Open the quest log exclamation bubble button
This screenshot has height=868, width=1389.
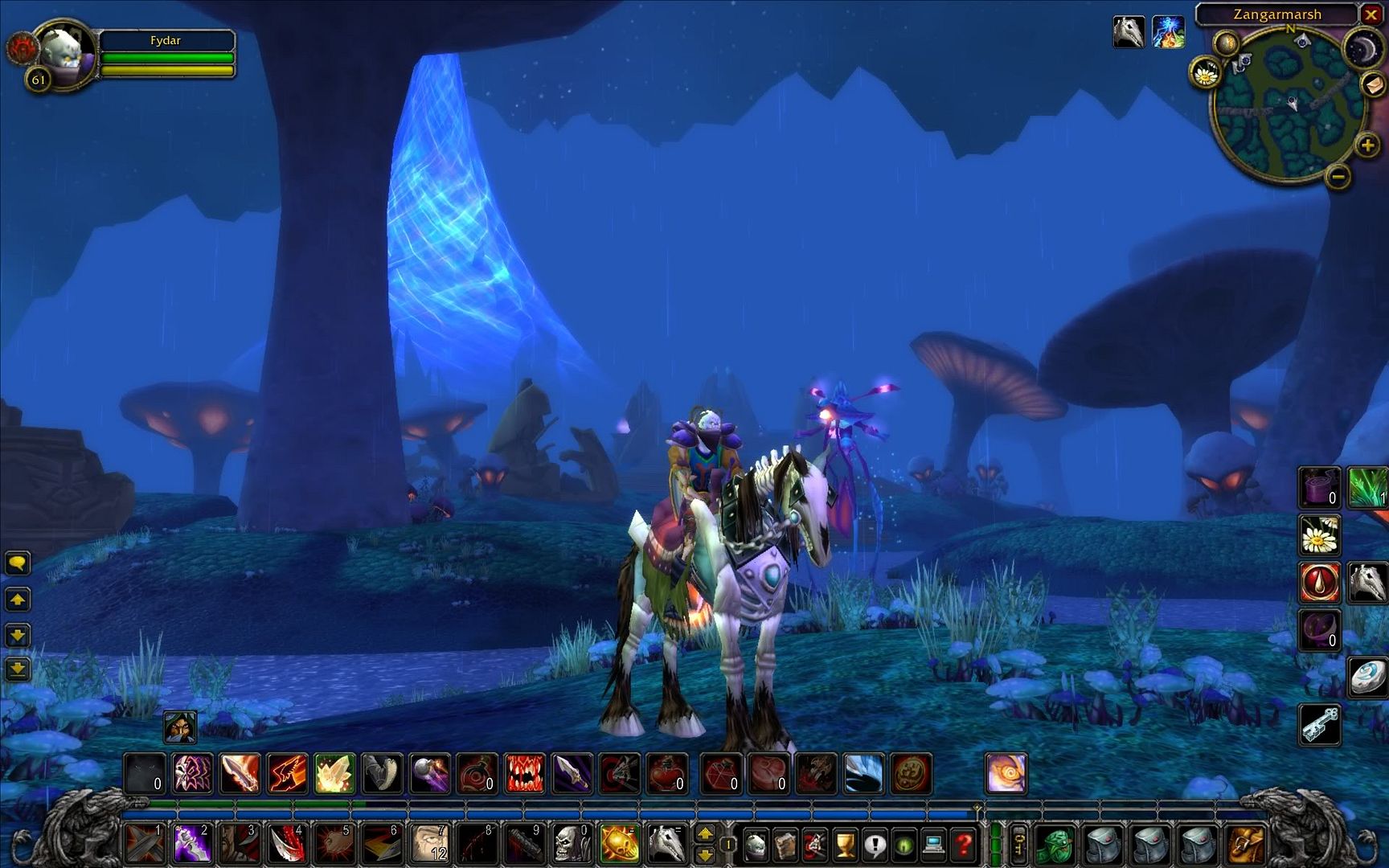pos(875,845)
